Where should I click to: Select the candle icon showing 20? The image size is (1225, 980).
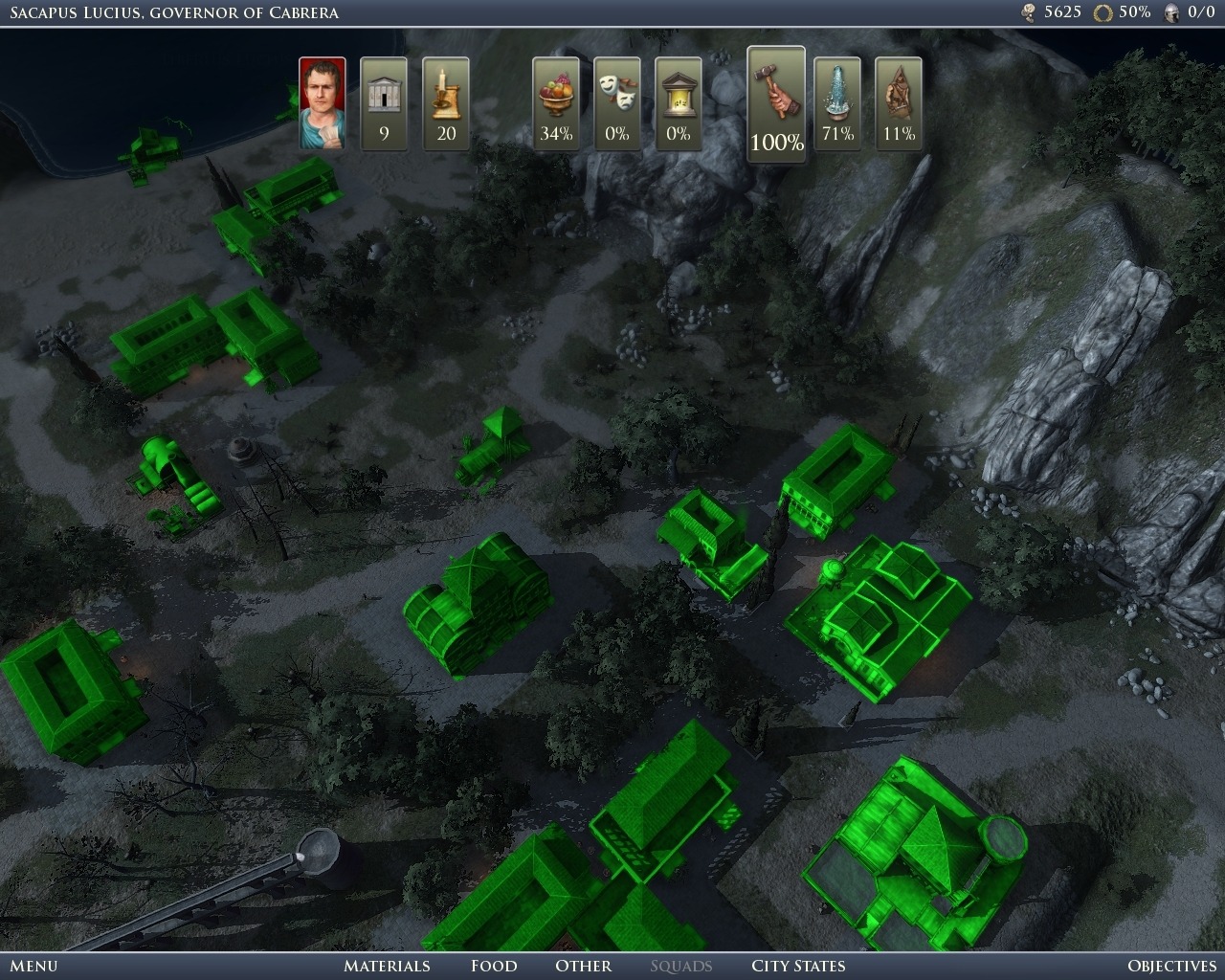pos(446,103)
